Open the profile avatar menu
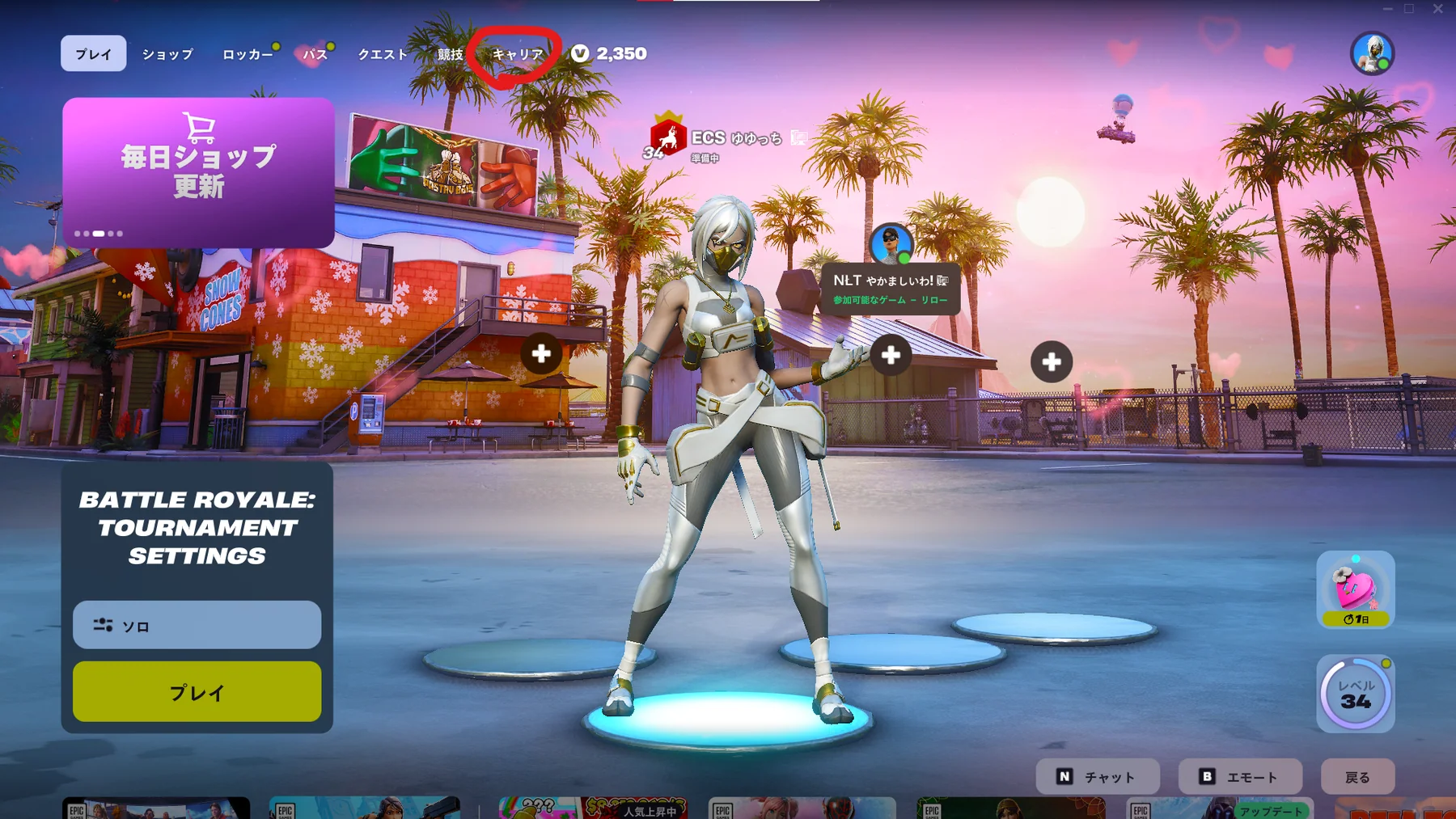The width and height of the screenshot is (1456, 819). coord(1372,53)
